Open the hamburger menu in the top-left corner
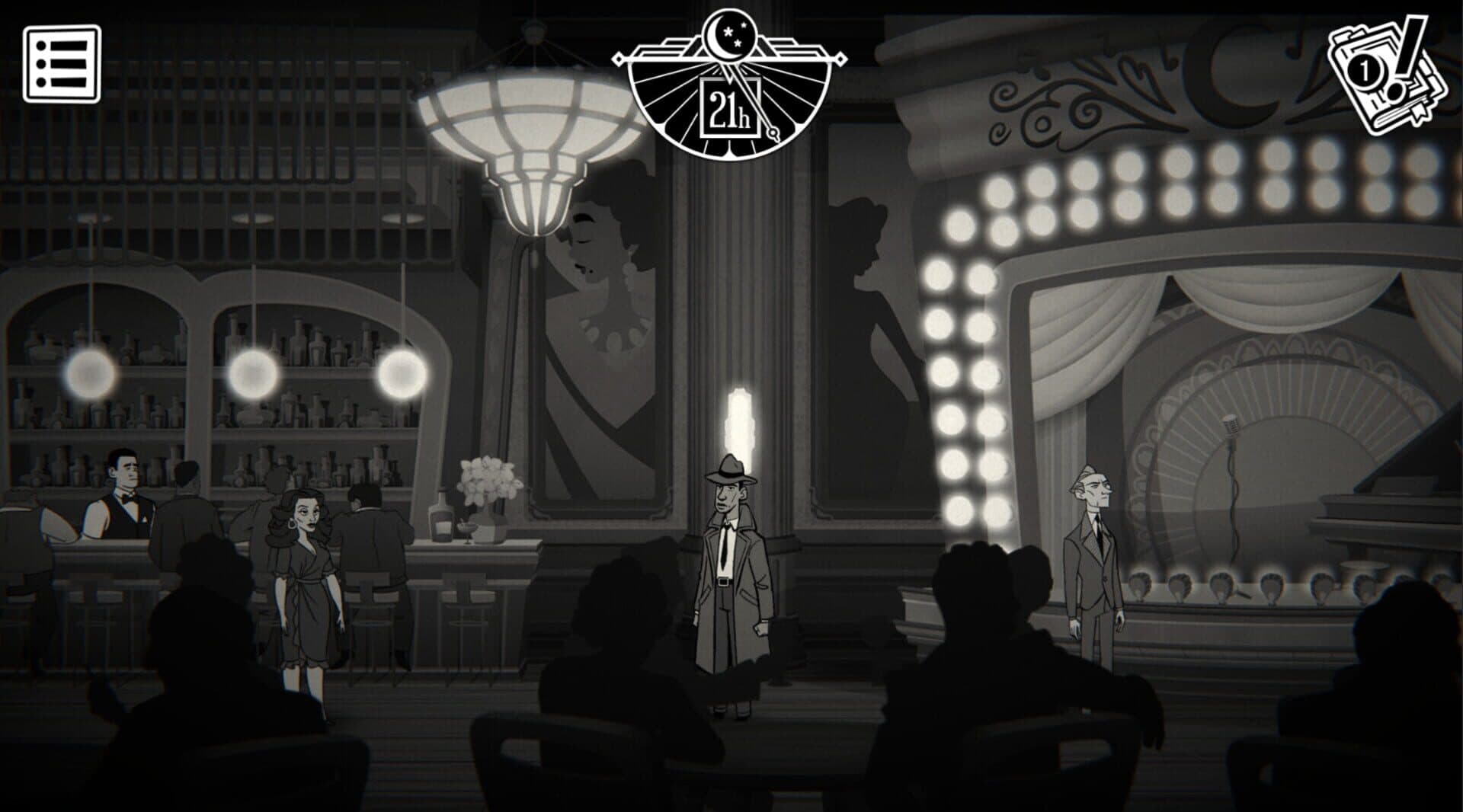This screenshot has height=812, width=1463. [62, 64]
